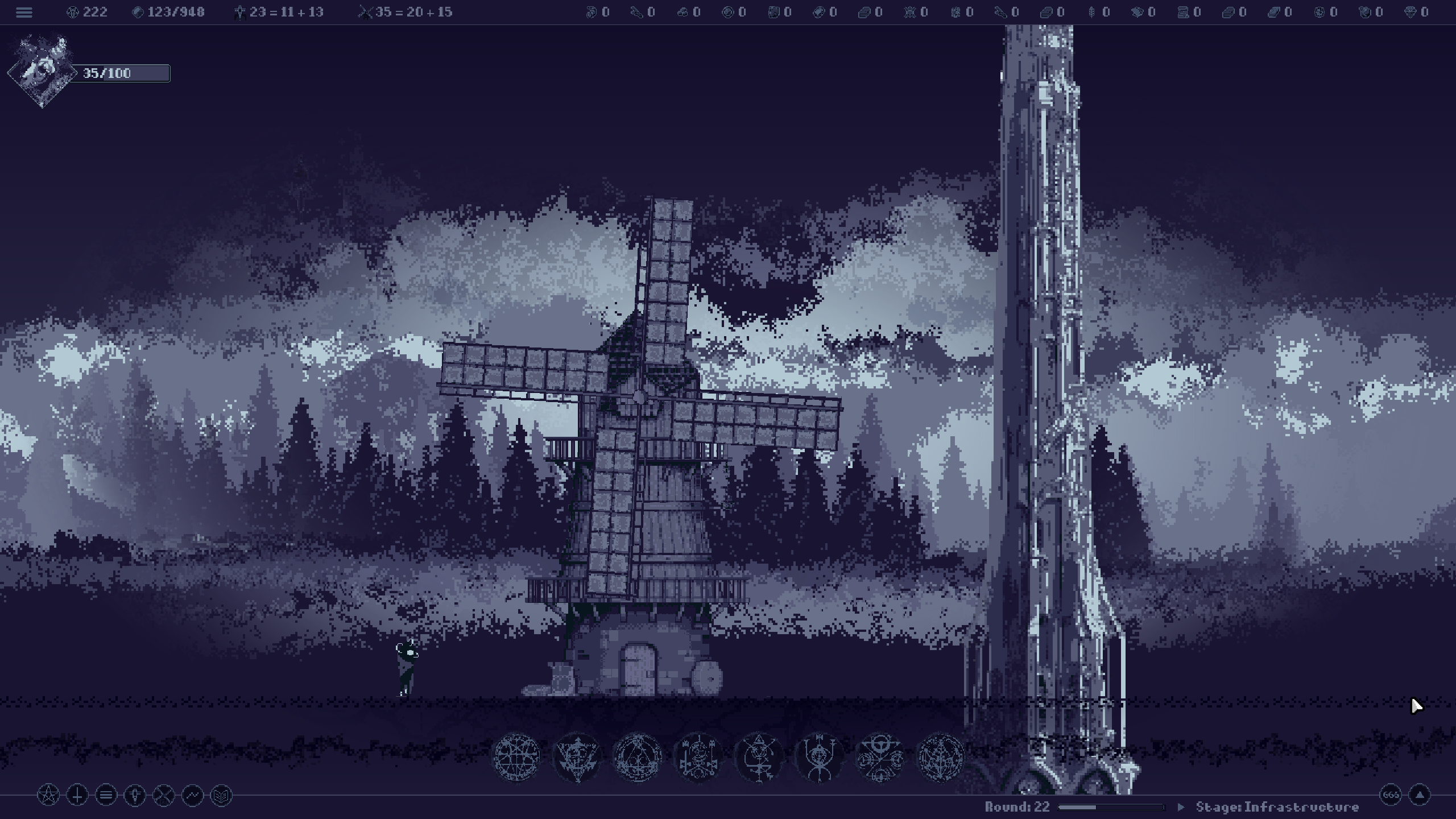Open the hamburger menu
The height and width of the screenshot is (819, 1456).
24,12
